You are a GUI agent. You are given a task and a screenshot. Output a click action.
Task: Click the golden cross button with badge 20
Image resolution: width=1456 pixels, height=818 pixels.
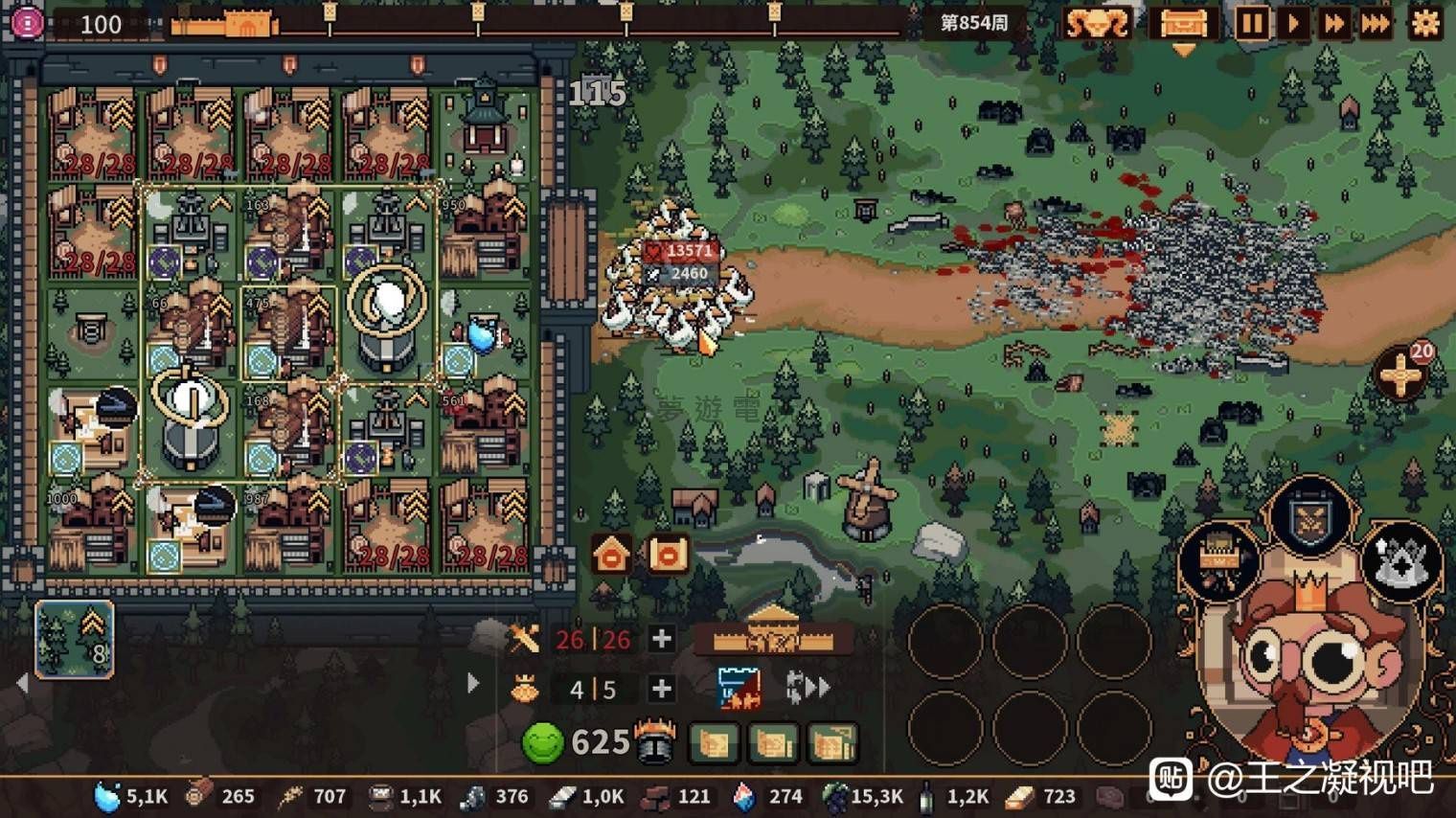point(1400,372)
